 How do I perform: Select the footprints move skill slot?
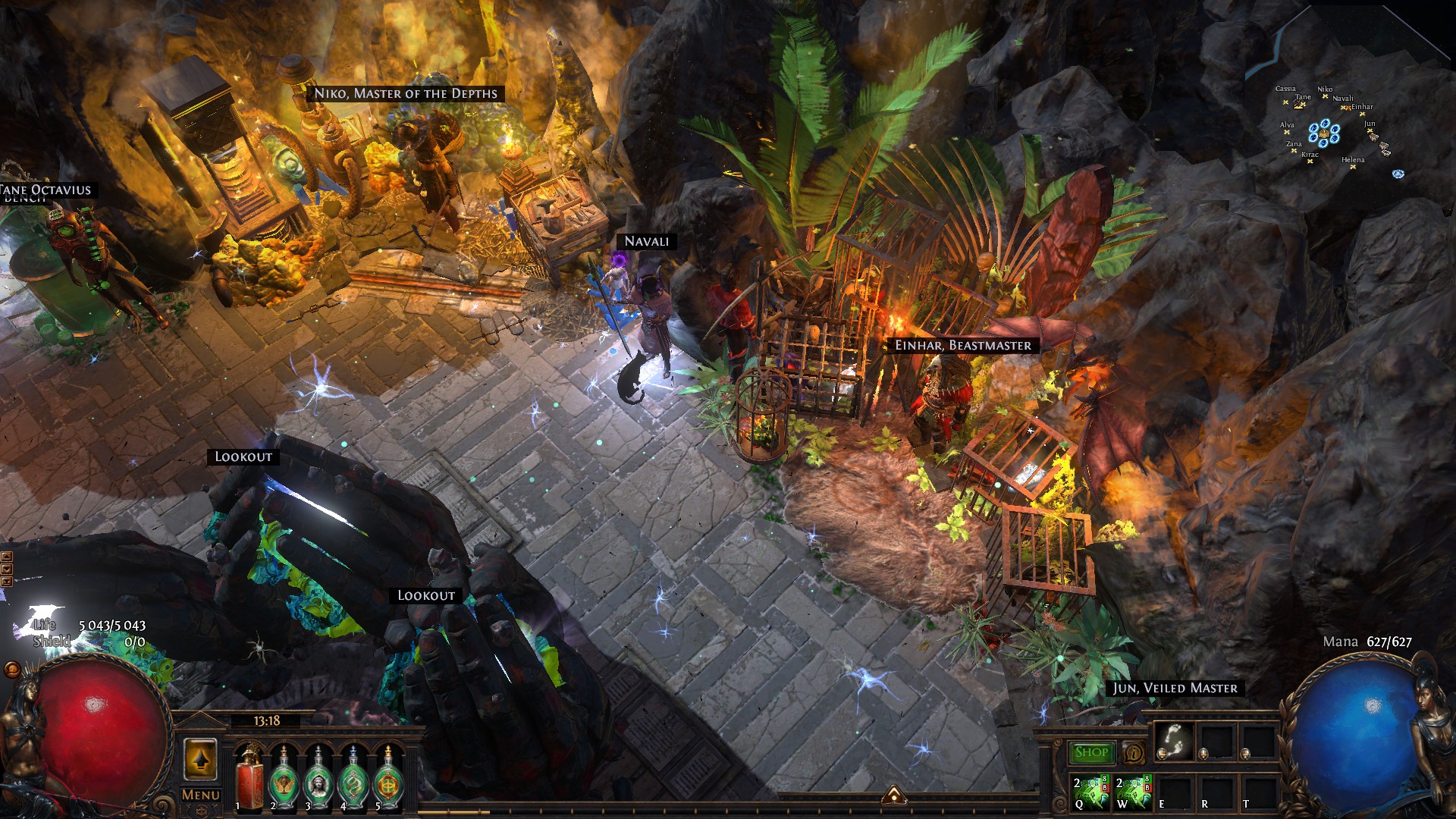[1173, 741]
